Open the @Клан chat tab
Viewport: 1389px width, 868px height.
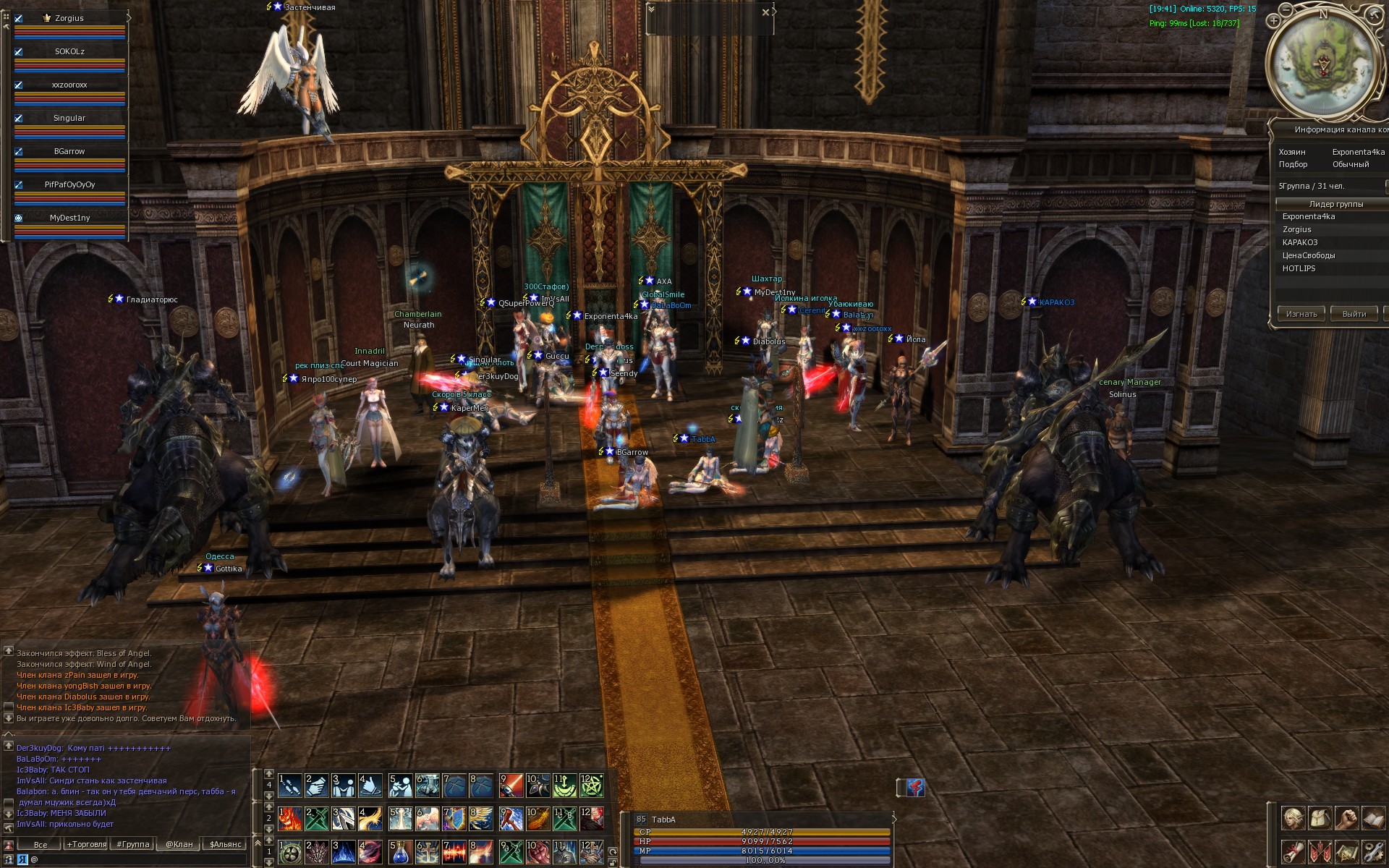tap(179, 844)
